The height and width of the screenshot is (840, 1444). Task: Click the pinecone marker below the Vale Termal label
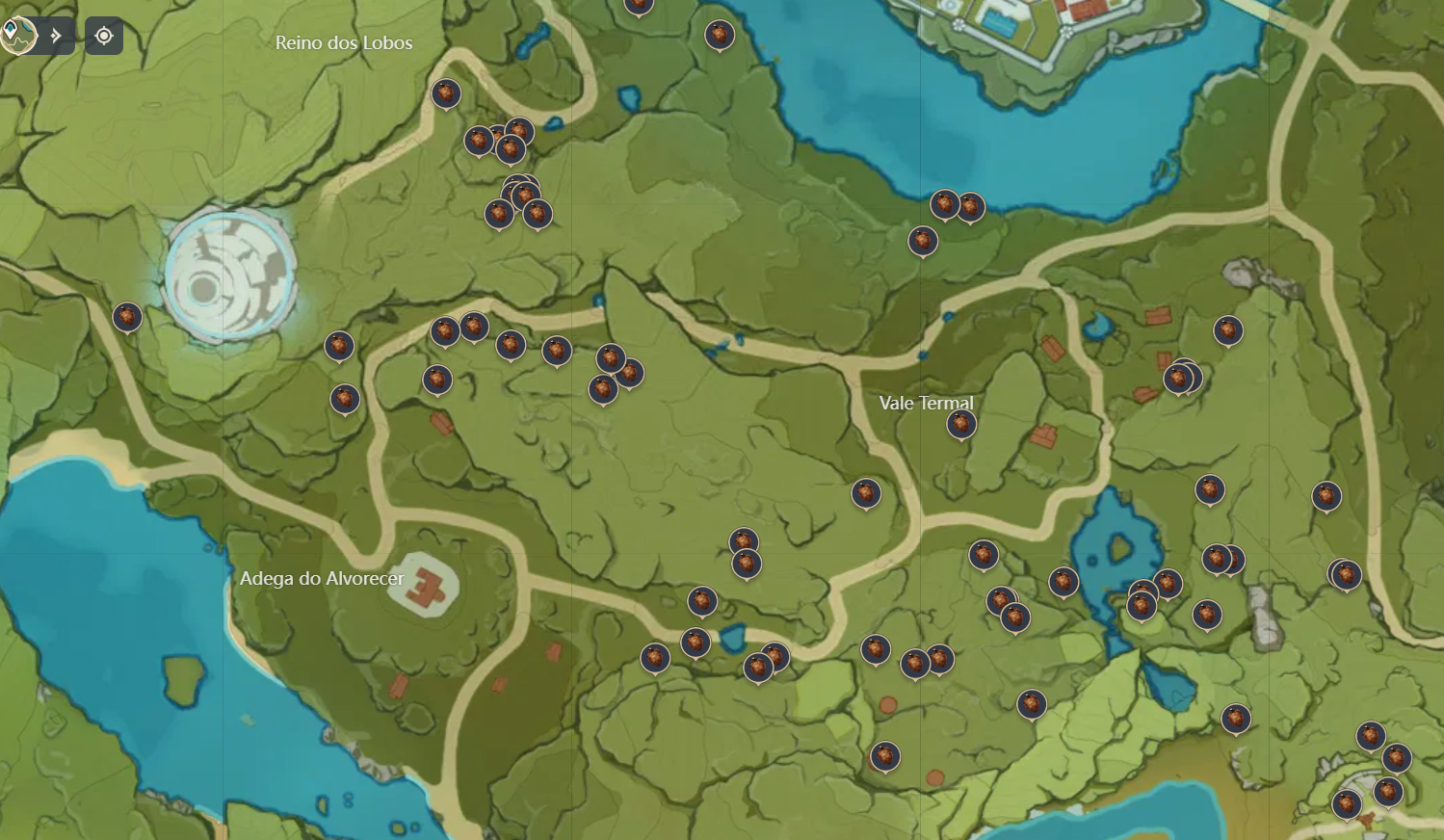tap(960, 422)
